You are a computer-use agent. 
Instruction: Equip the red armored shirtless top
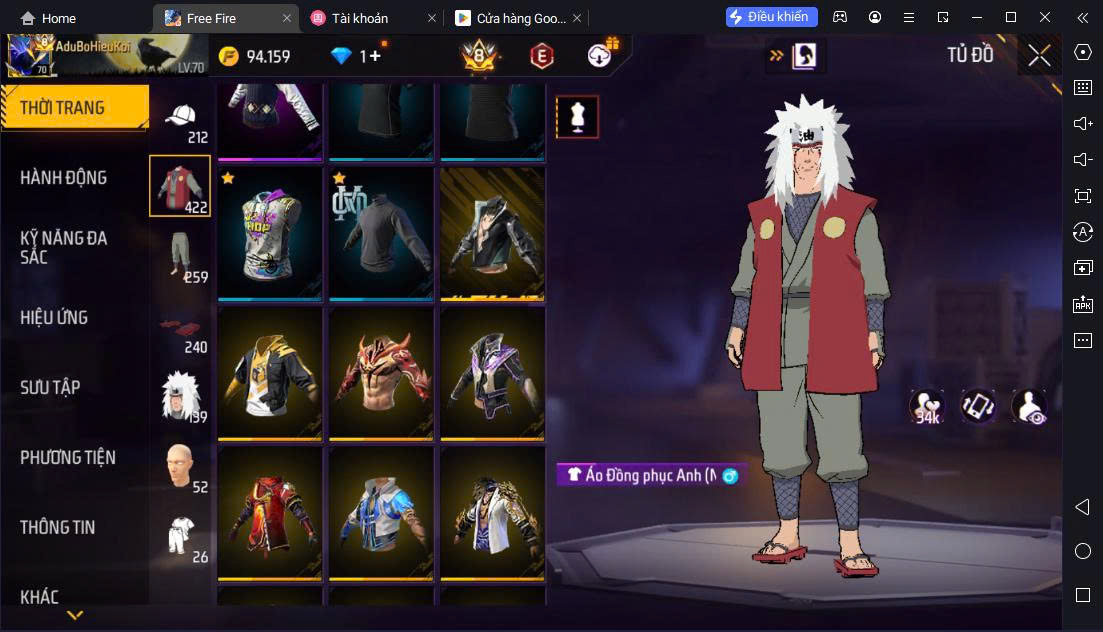[x=381, y=373]
